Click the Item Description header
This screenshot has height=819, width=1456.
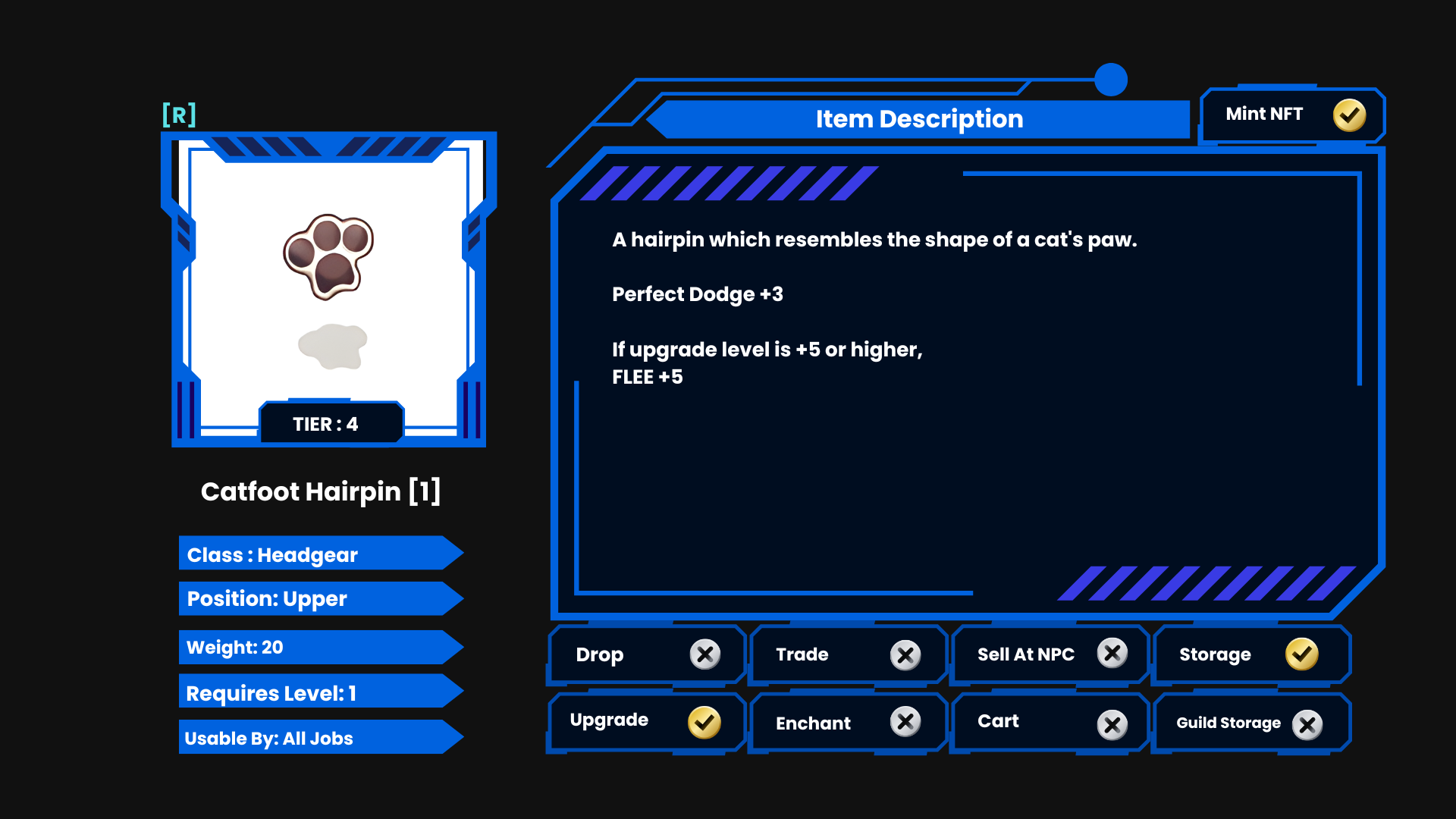[x=919, y=119]
